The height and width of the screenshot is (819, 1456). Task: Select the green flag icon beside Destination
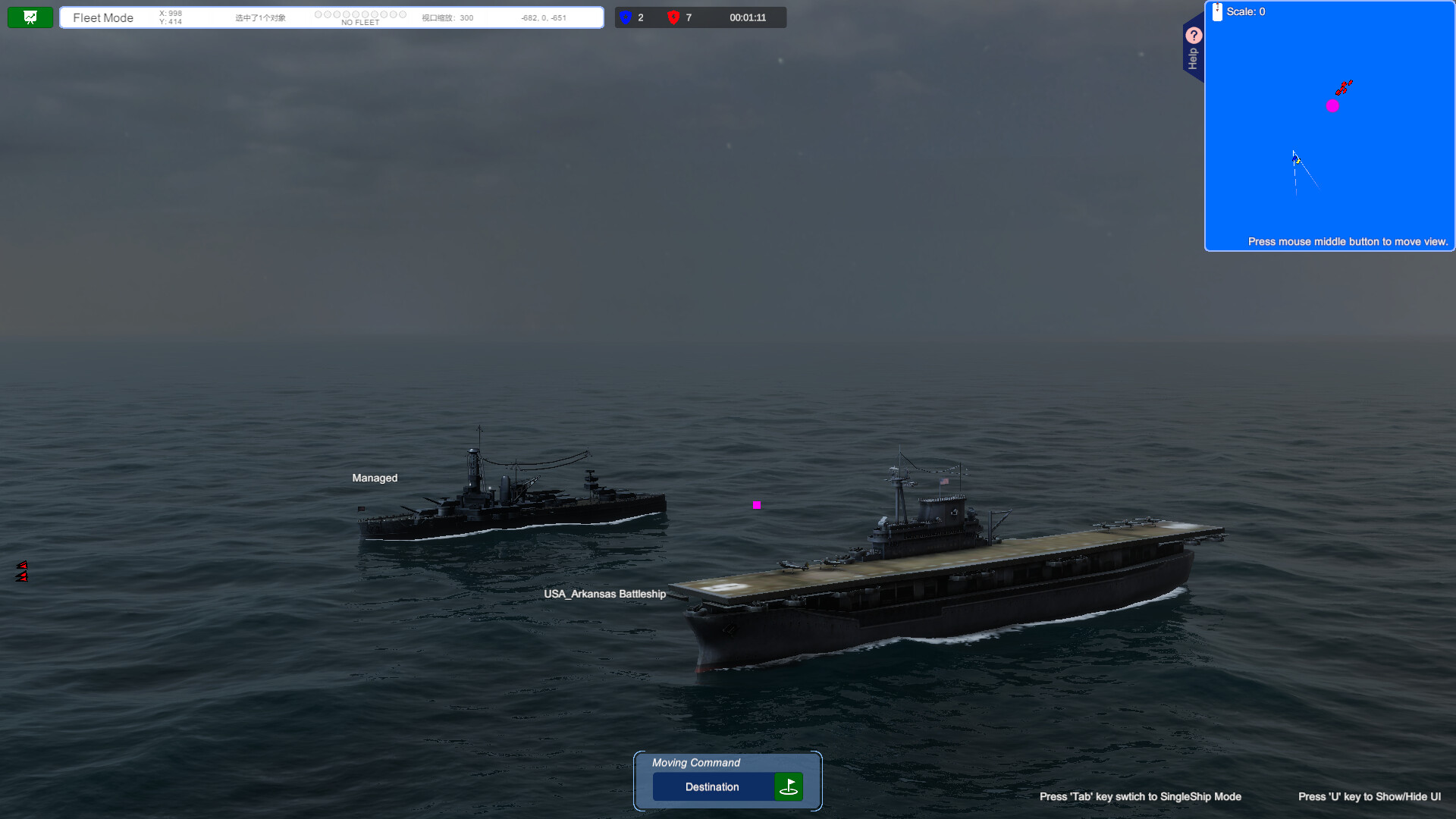click(x=789, y=786)
